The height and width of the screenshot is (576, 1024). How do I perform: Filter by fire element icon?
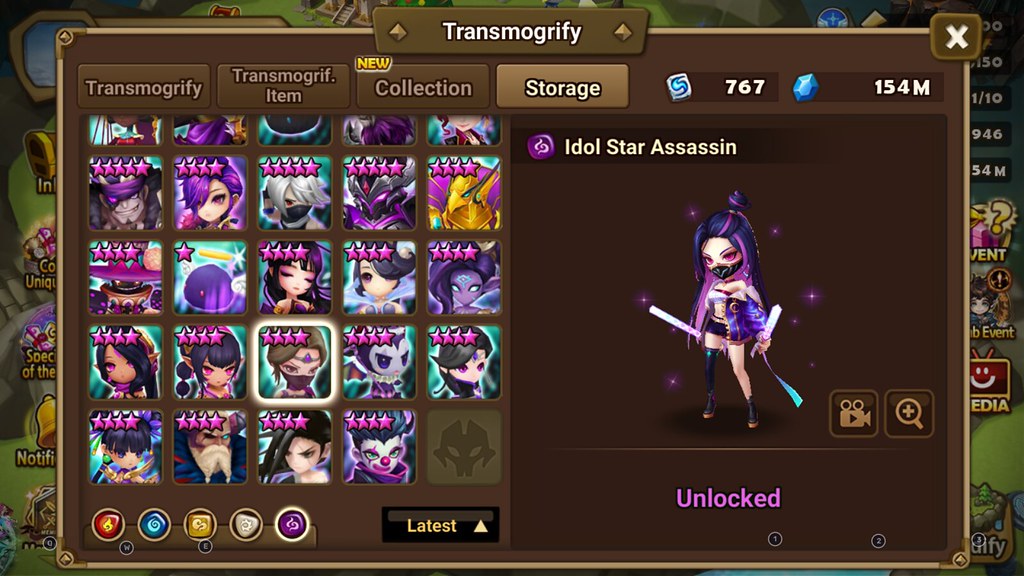(x=107, y=524)
